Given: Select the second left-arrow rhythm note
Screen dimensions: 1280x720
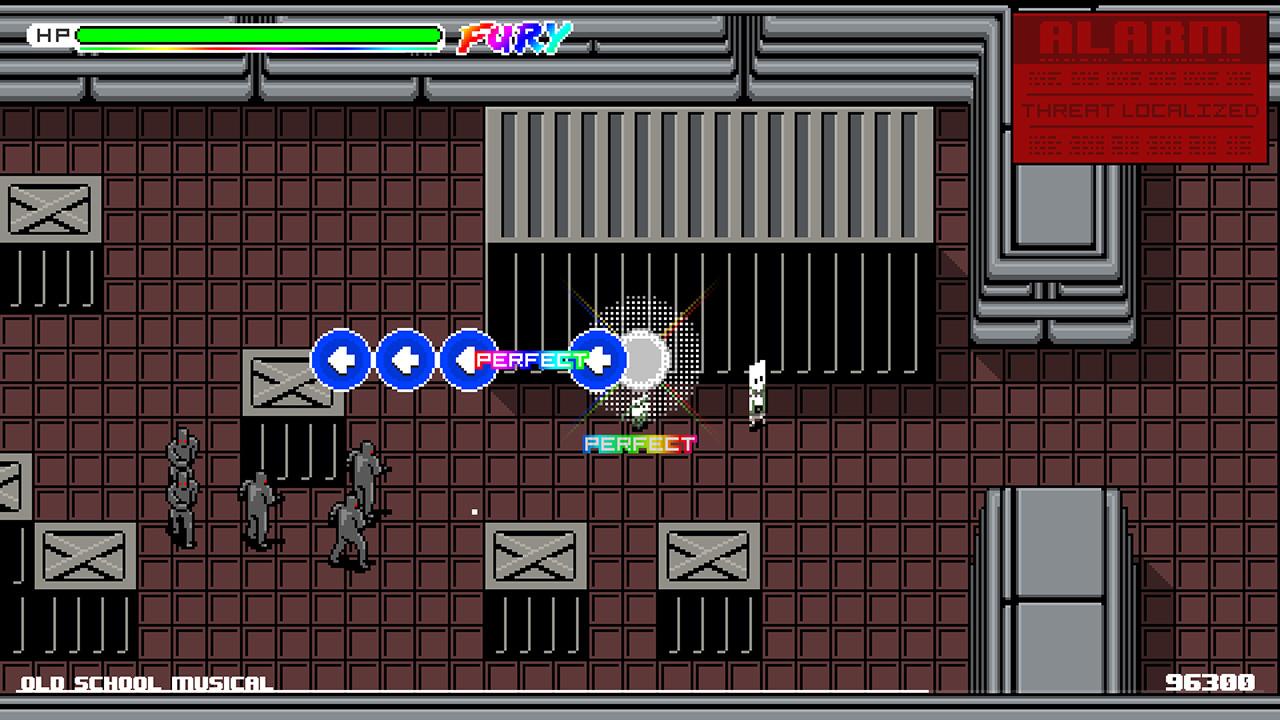Looking at the screenshot, I should [x=404, y=360].
